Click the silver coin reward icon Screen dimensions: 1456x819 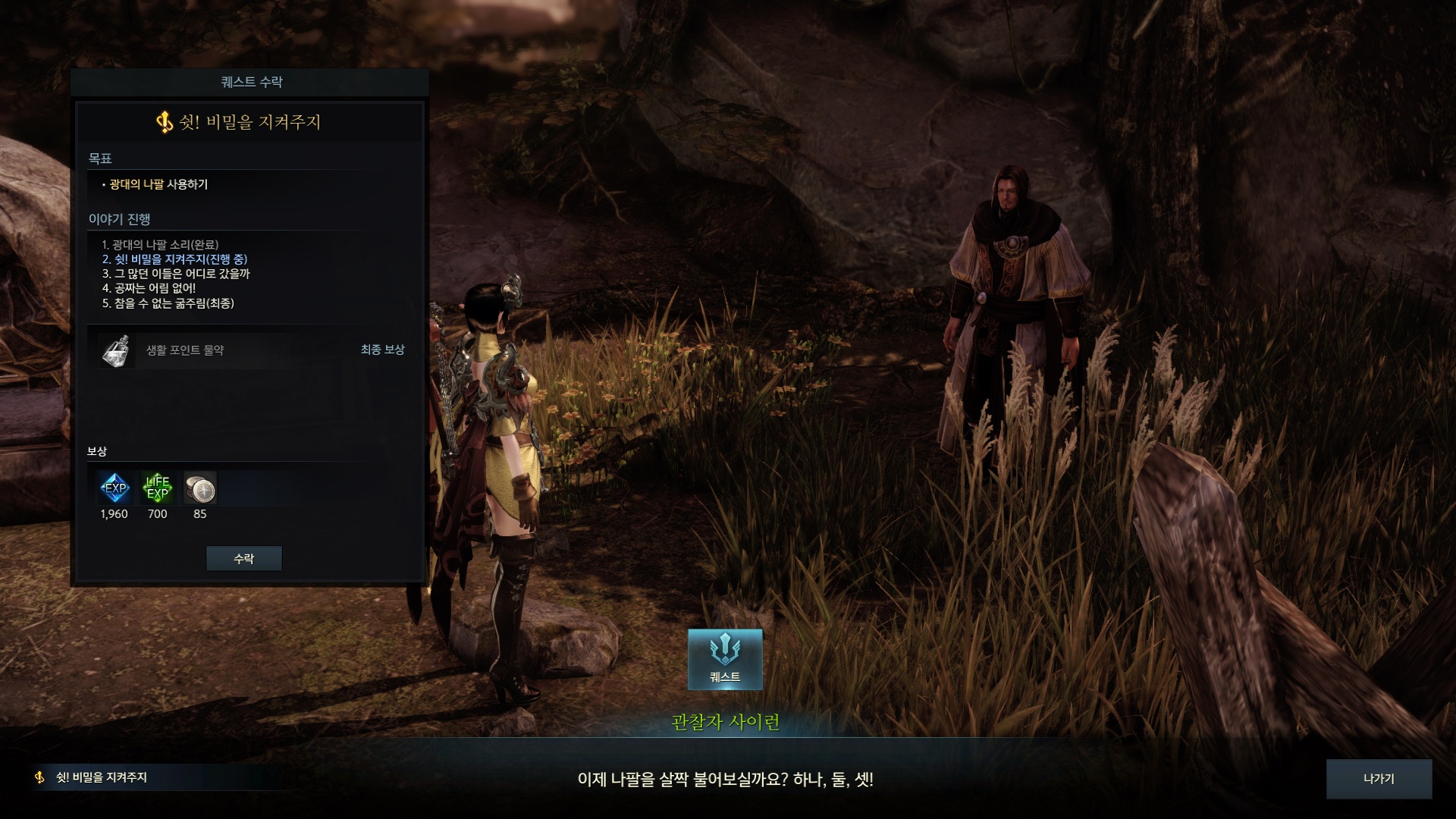200,488
